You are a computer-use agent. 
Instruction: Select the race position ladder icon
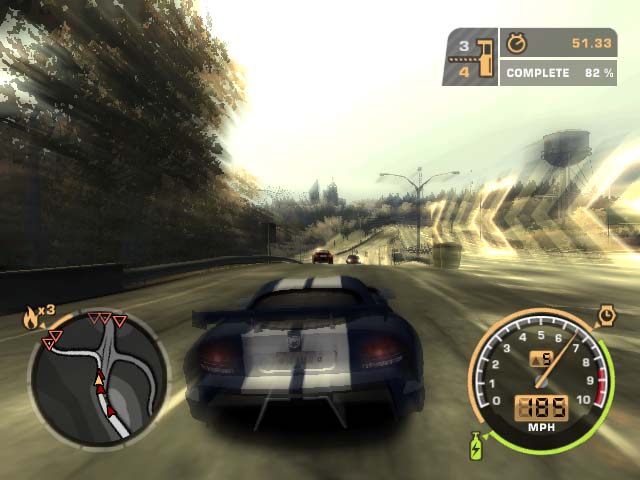pyautogui.click(x=485, y=57)
